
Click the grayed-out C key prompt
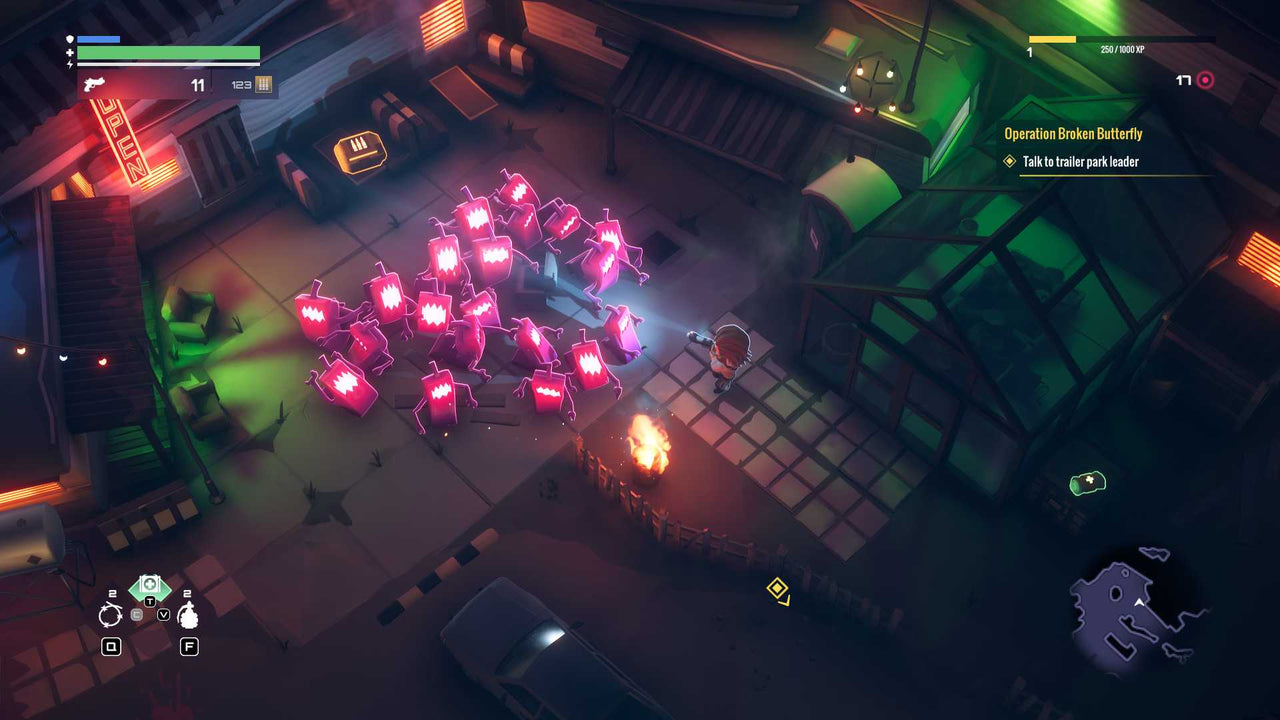tap(137, 614)
